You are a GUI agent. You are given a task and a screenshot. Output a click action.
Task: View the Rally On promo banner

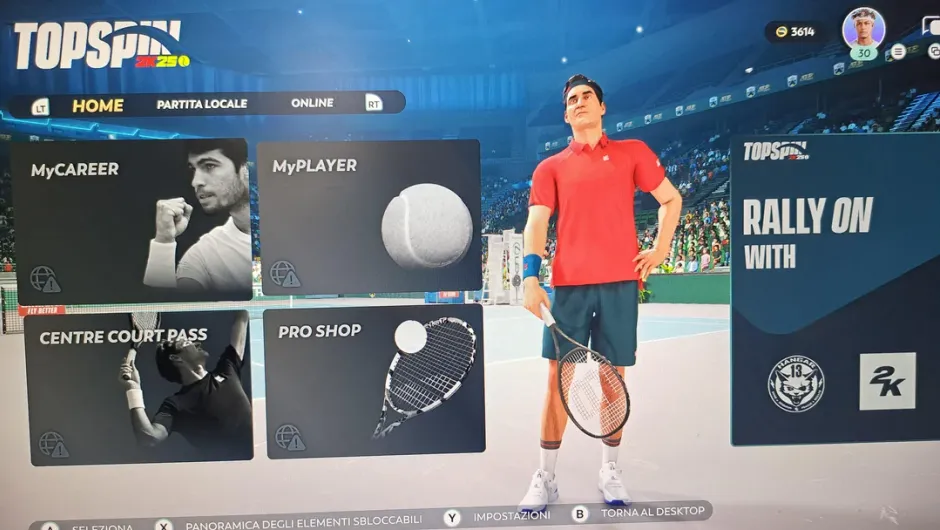pos(835,290)
